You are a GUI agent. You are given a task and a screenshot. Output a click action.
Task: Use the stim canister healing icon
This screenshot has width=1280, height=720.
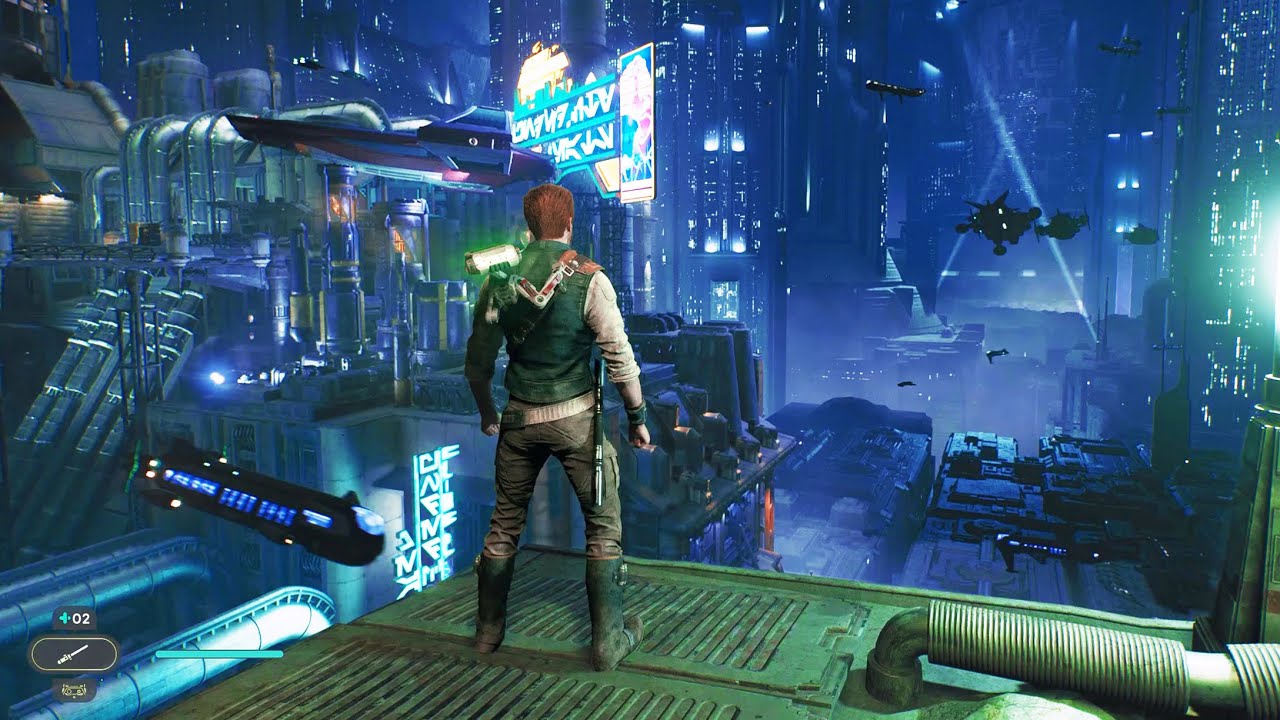(74, 618)
